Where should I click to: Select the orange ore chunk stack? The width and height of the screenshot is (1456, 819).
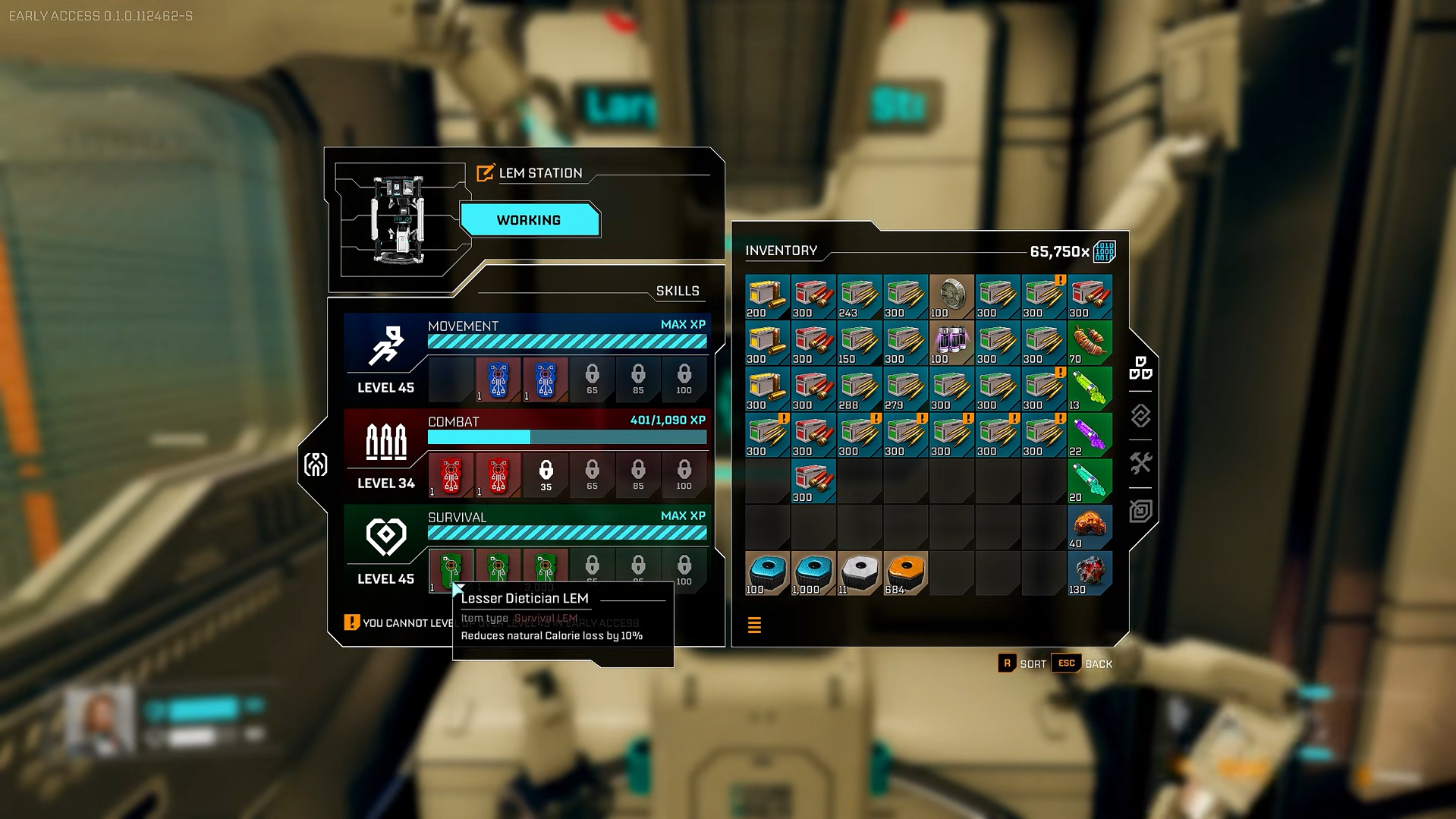click(1090, 527)
